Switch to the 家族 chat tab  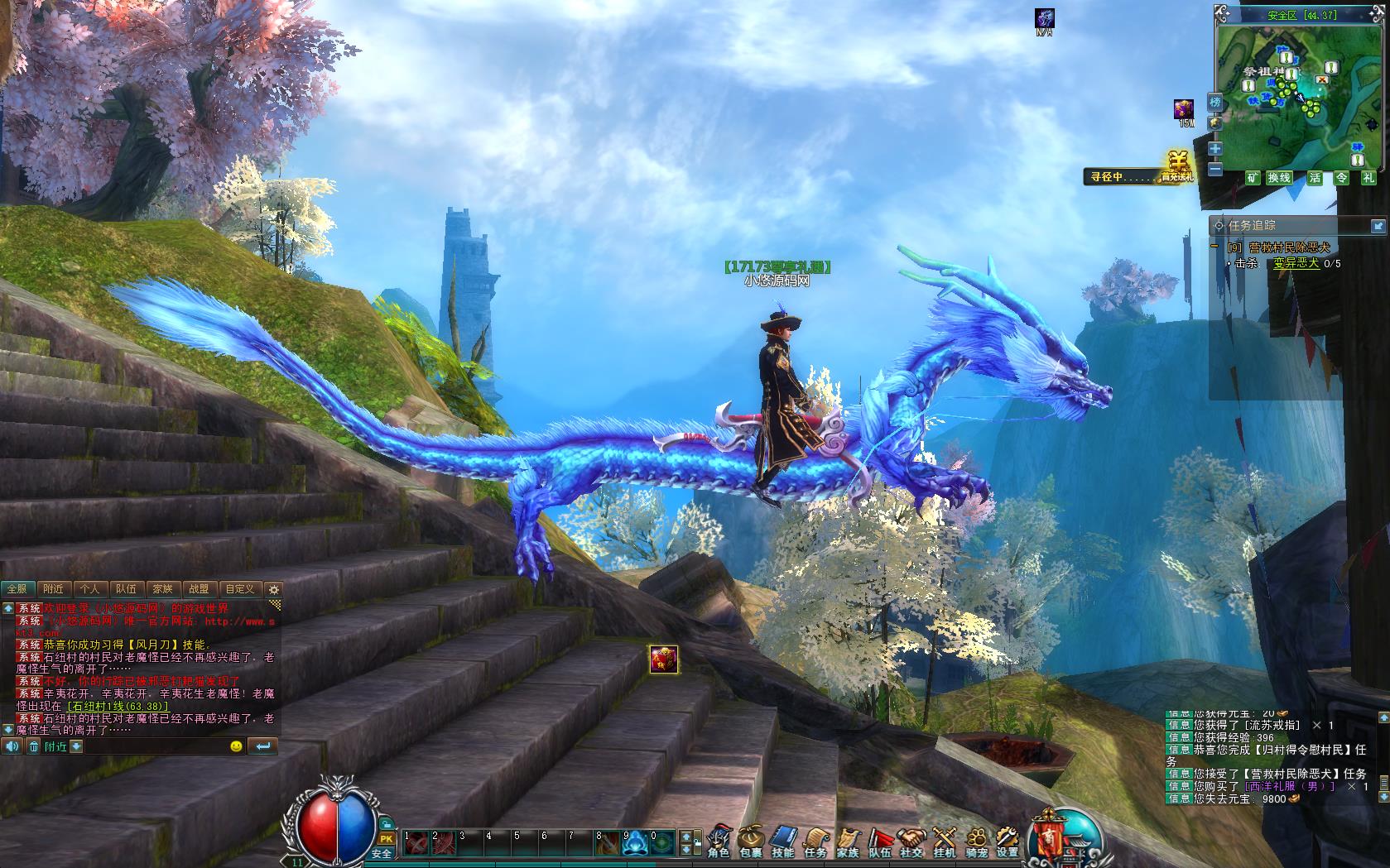coord(162,589)
